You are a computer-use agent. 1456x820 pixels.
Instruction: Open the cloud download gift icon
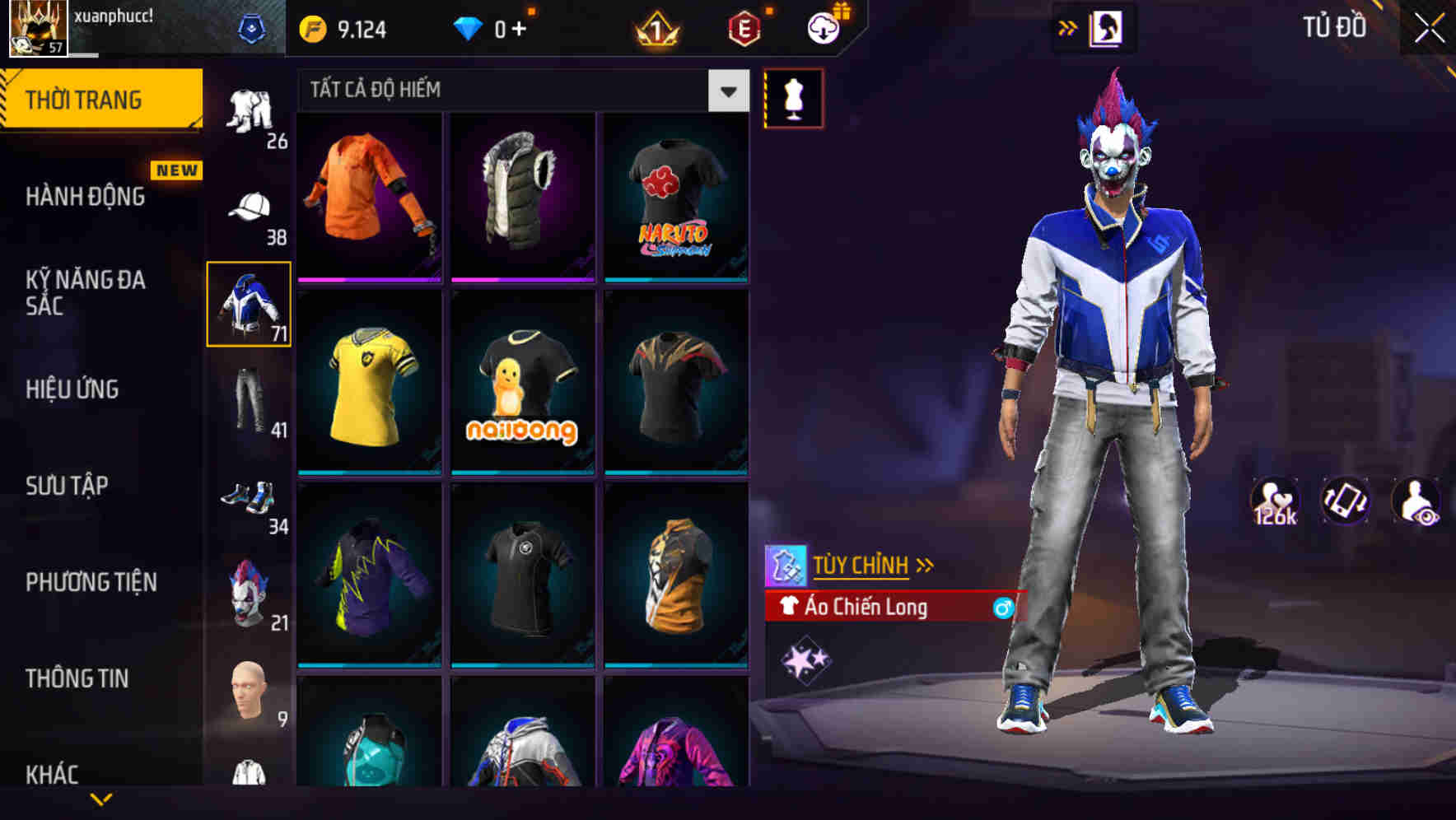(824, 27)
